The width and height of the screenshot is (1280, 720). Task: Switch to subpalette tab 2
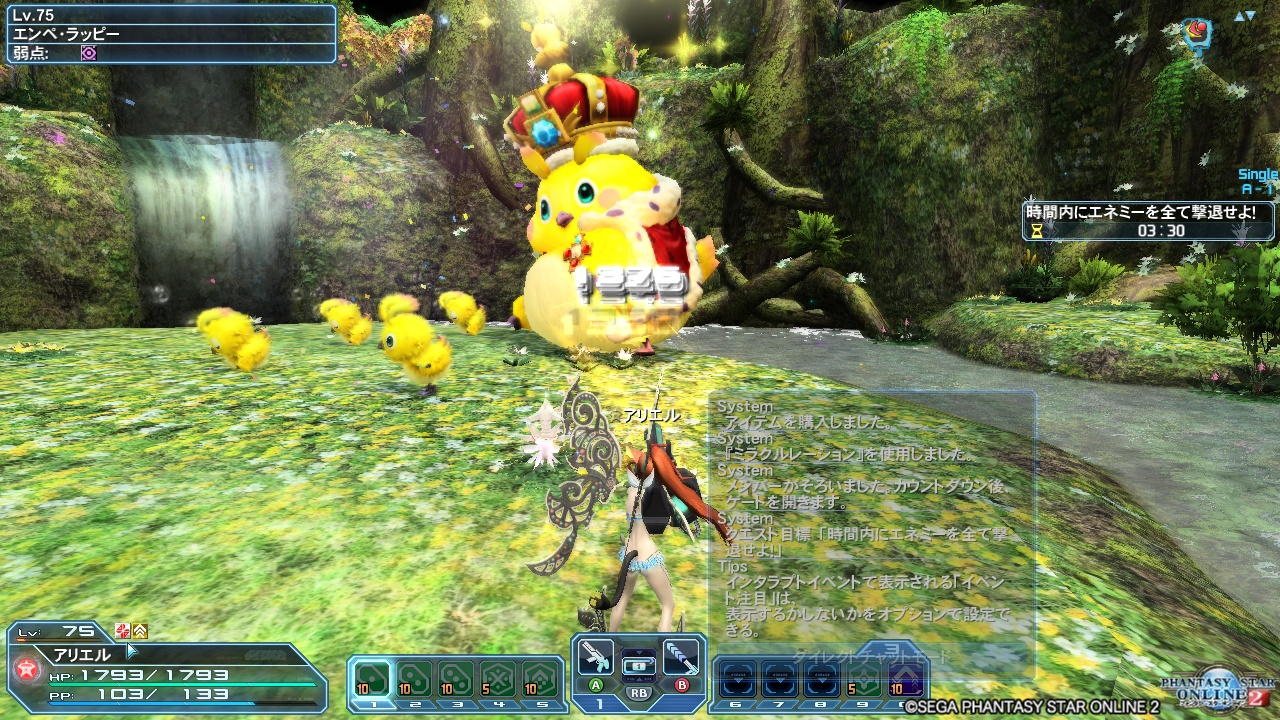point(415,705)
